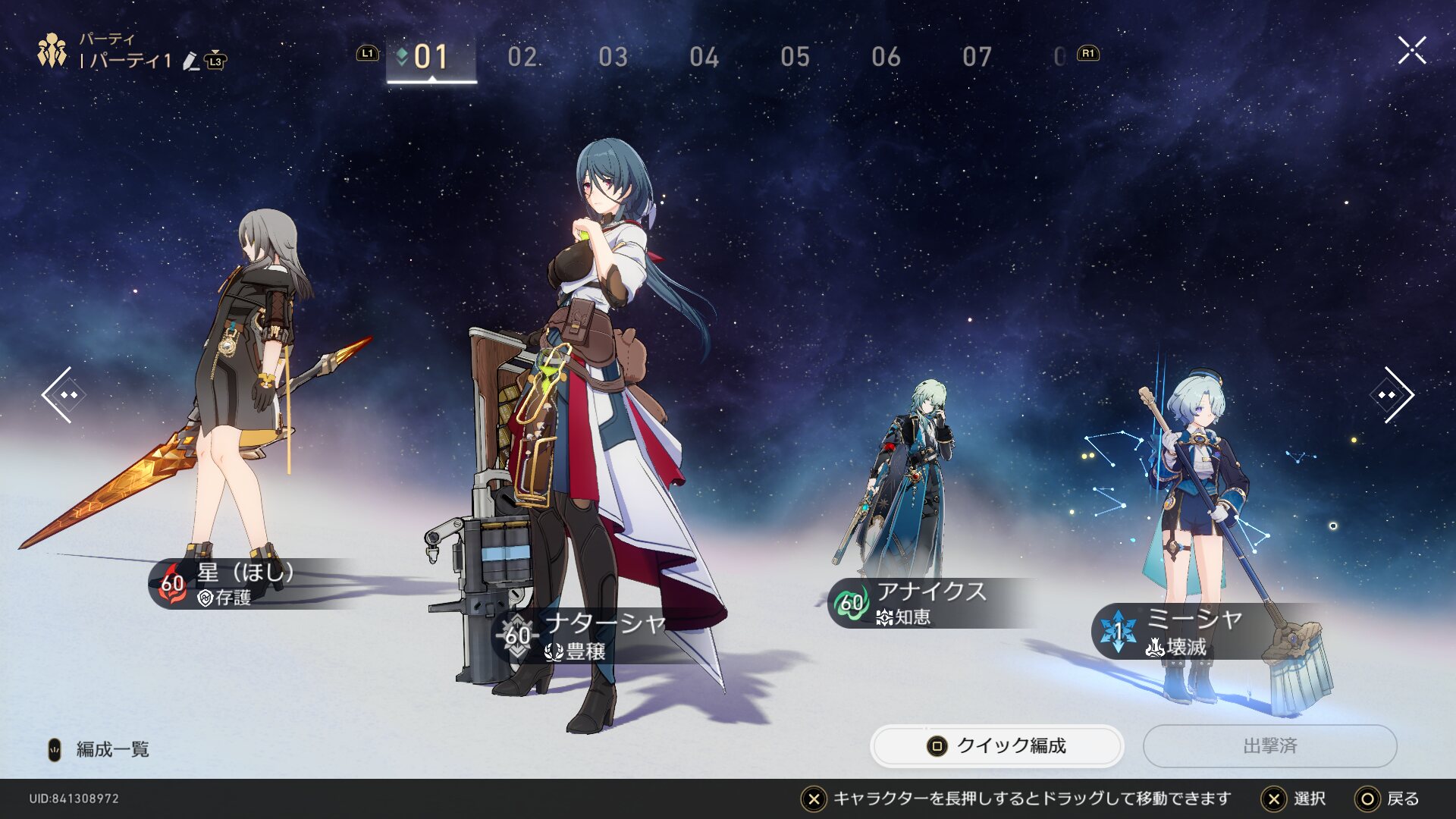Close the party screen with the X

point(1411,51)
